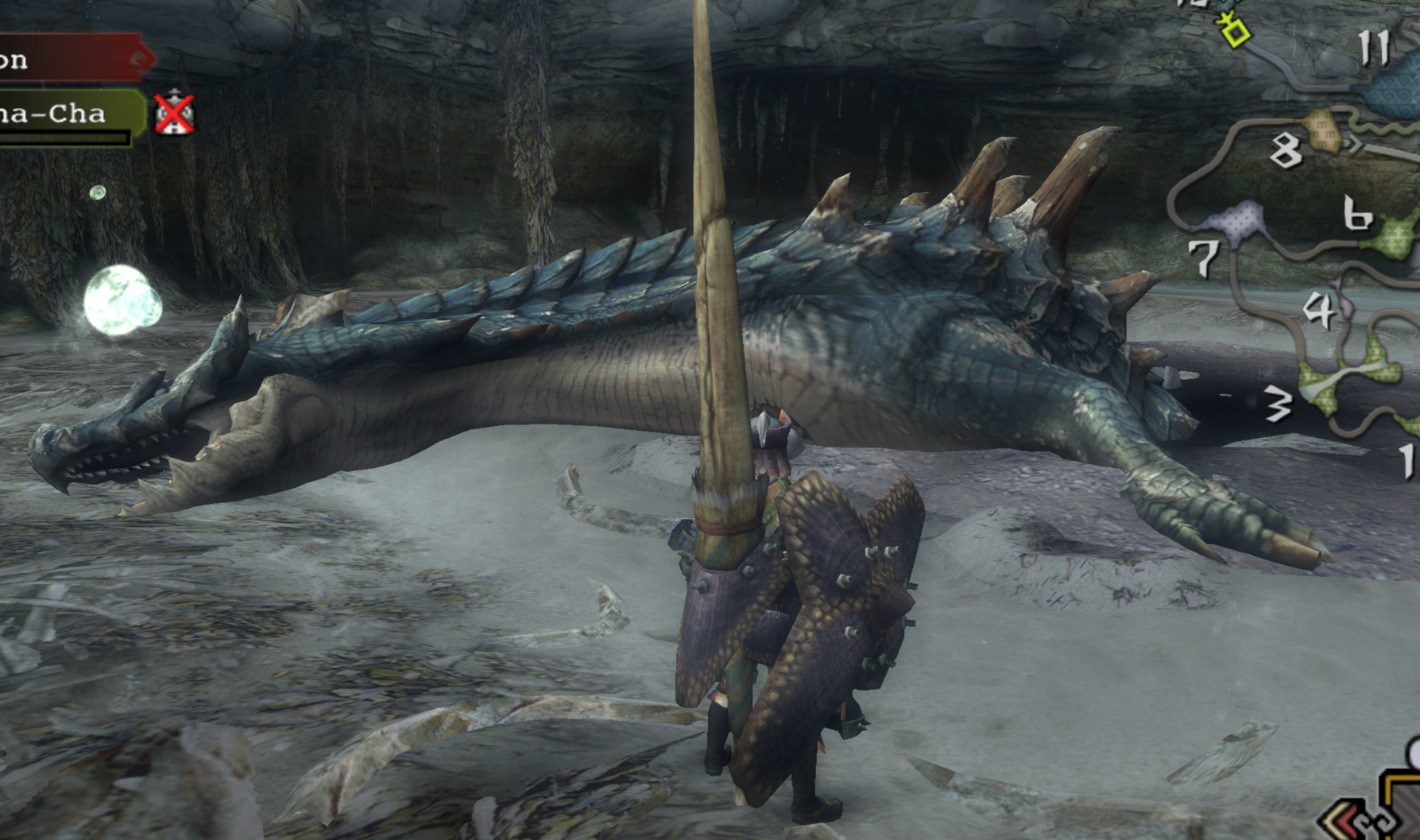Click area 11 on the minimap
Viewport: 1420px width, 840px height.
click(x=1373, y=48)
